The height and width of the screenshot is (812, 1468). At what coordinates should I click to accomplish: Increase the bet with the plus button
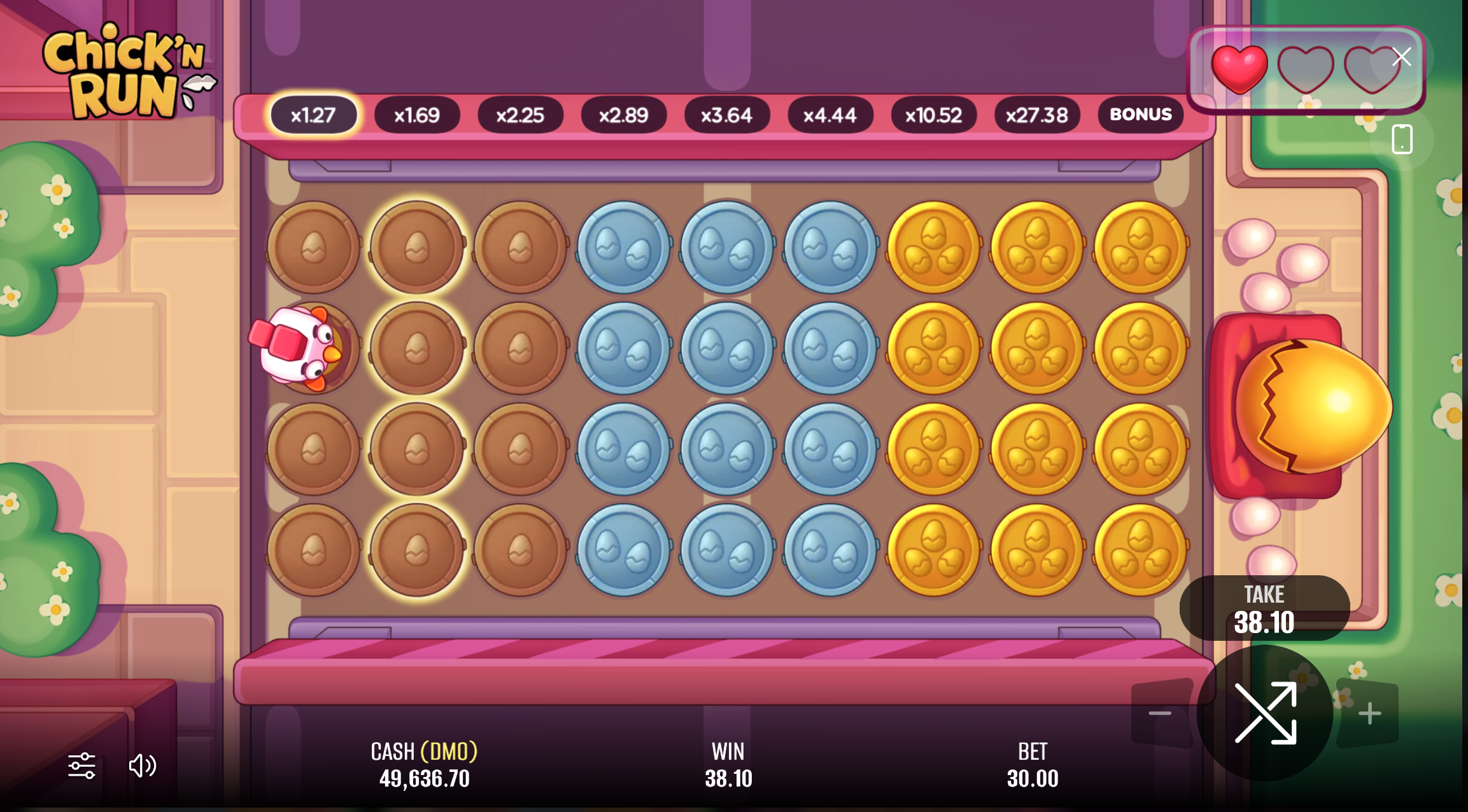[1369, 713]
